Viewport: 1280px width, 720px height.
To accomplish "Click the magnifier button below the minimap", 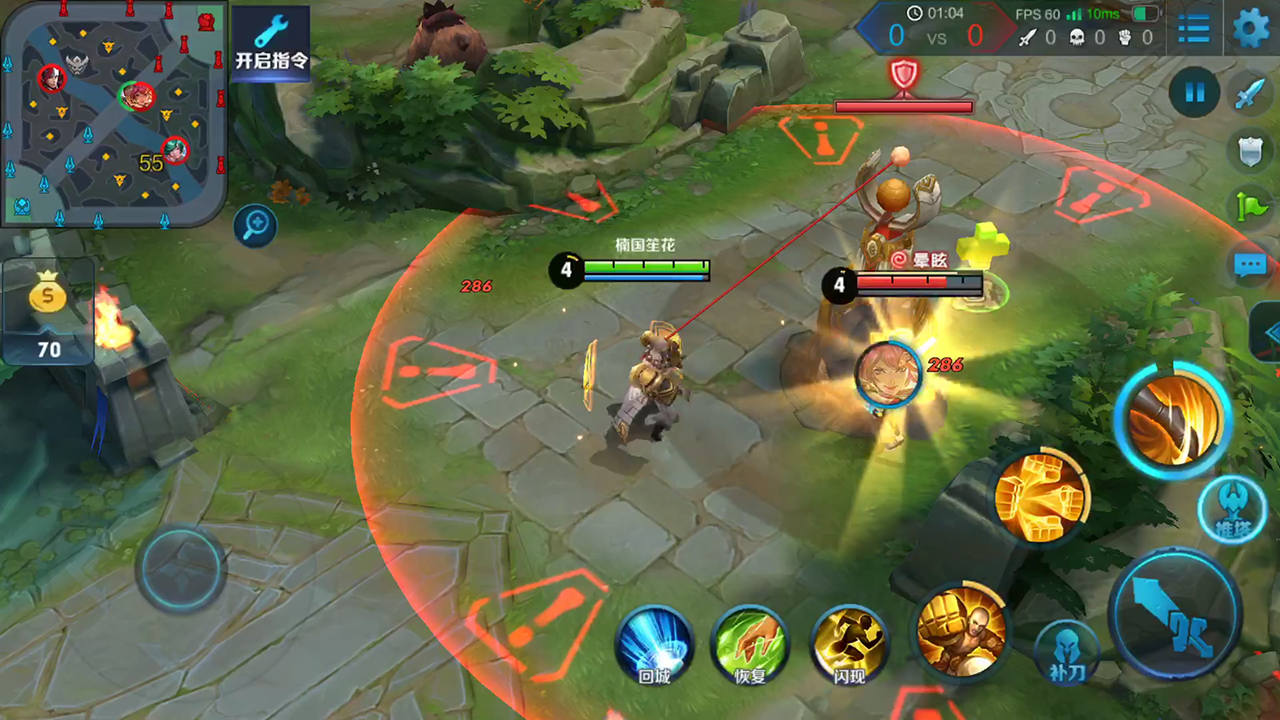I will 255,226.
